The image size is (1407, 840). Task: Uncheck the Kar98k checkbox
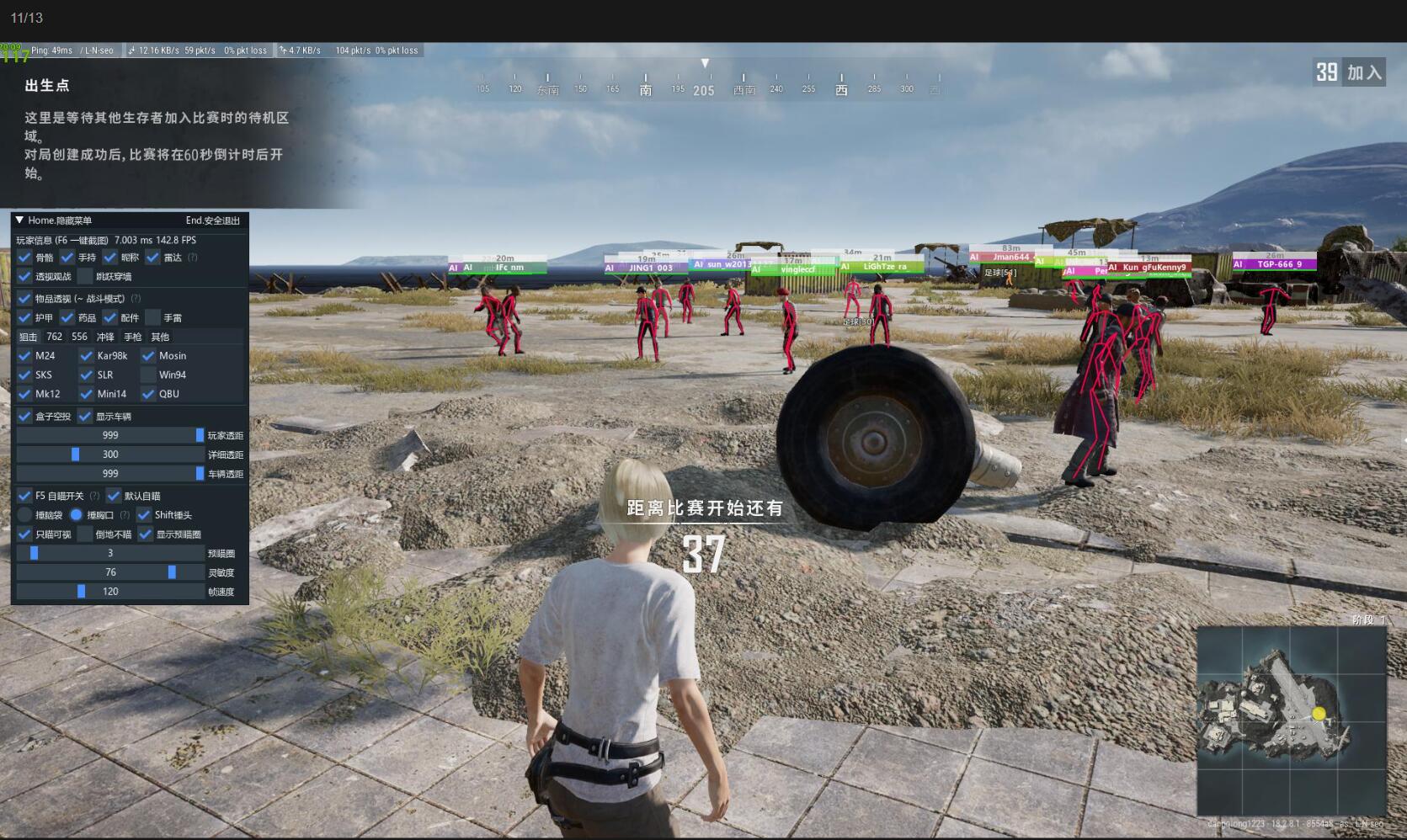[86, 356]
